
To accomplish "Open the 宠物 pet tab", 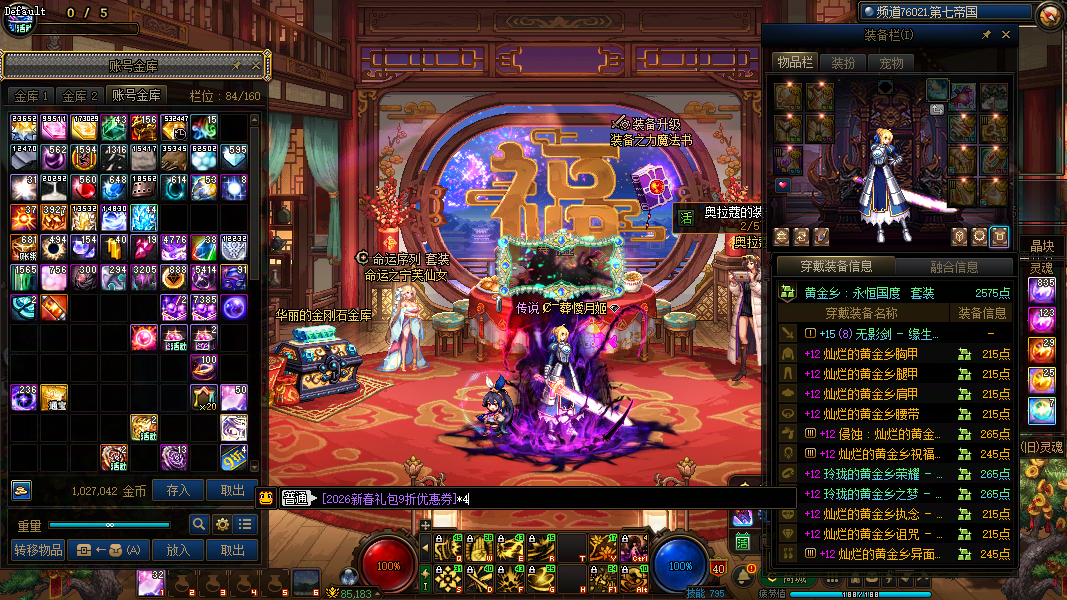I will [891, 63].
